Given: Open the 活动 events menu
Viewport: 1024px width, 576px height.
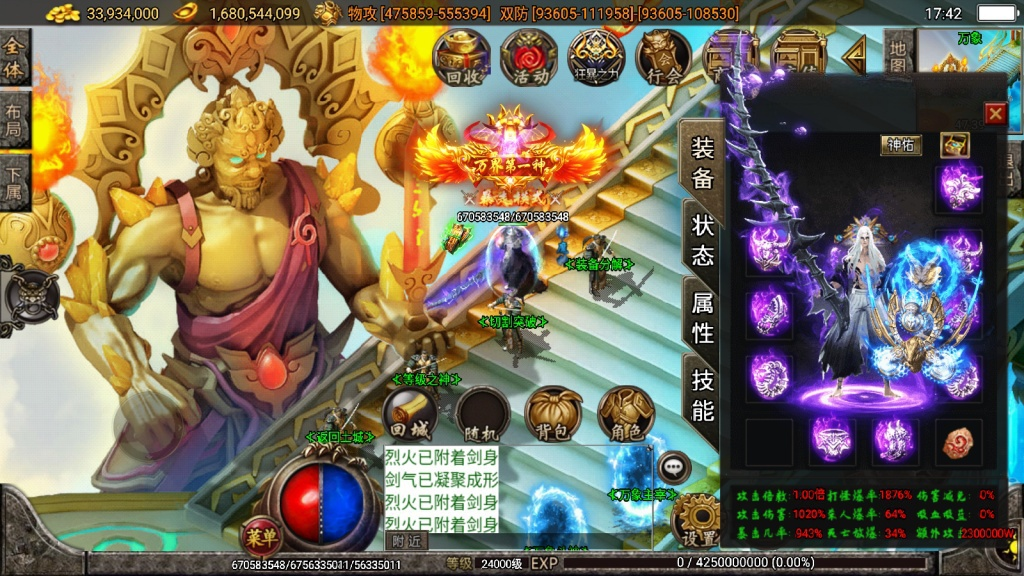Looking at the screenshot, I should (x=529, y=56).
